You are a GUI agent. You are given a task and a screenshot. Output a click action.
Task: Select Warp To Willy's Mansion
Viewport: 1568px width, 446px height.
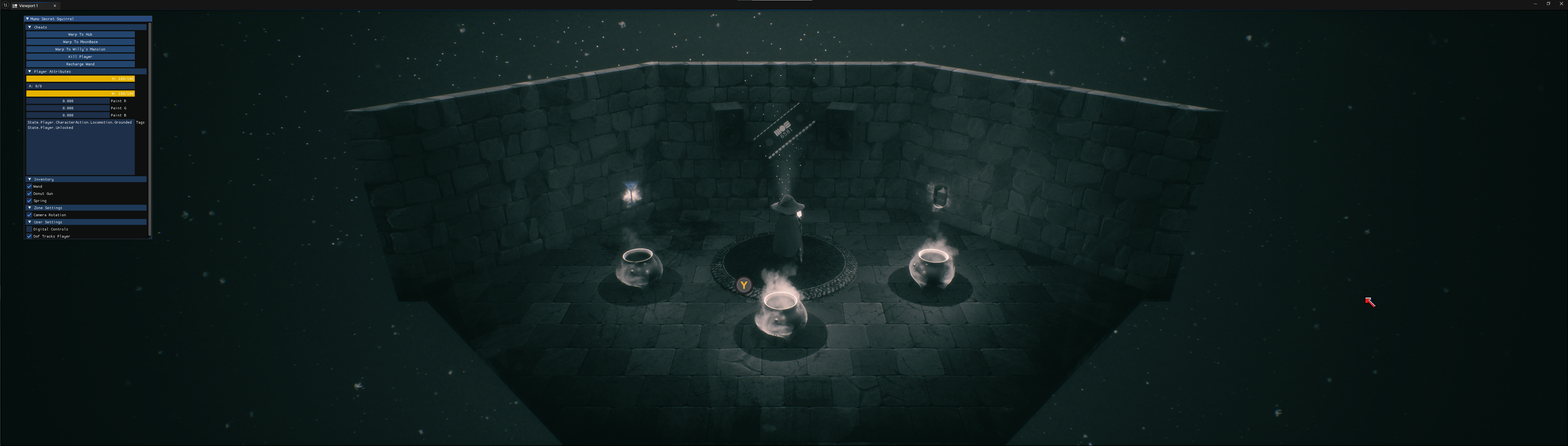[x=80, y=49]
